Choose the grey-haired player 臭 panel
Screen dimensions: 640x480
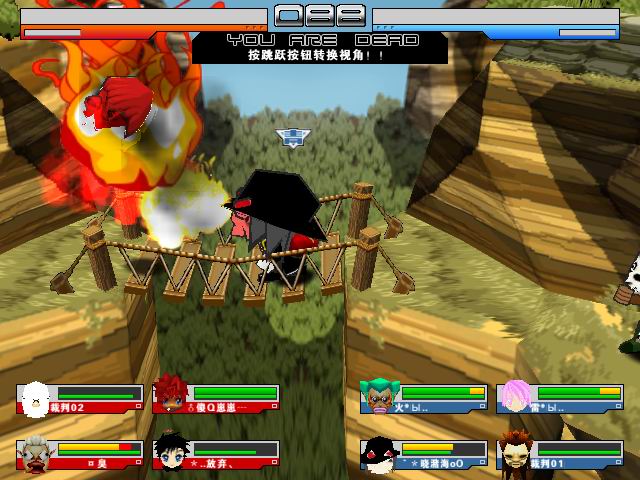tap(80, 454)
